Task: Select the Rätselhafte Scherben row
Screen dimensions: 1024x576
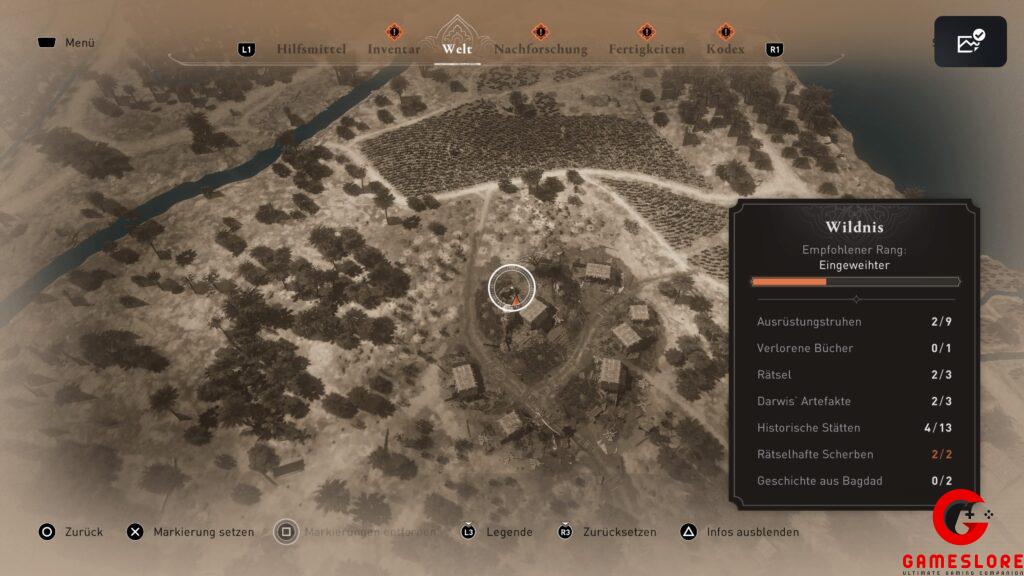Action: (855, 454)
